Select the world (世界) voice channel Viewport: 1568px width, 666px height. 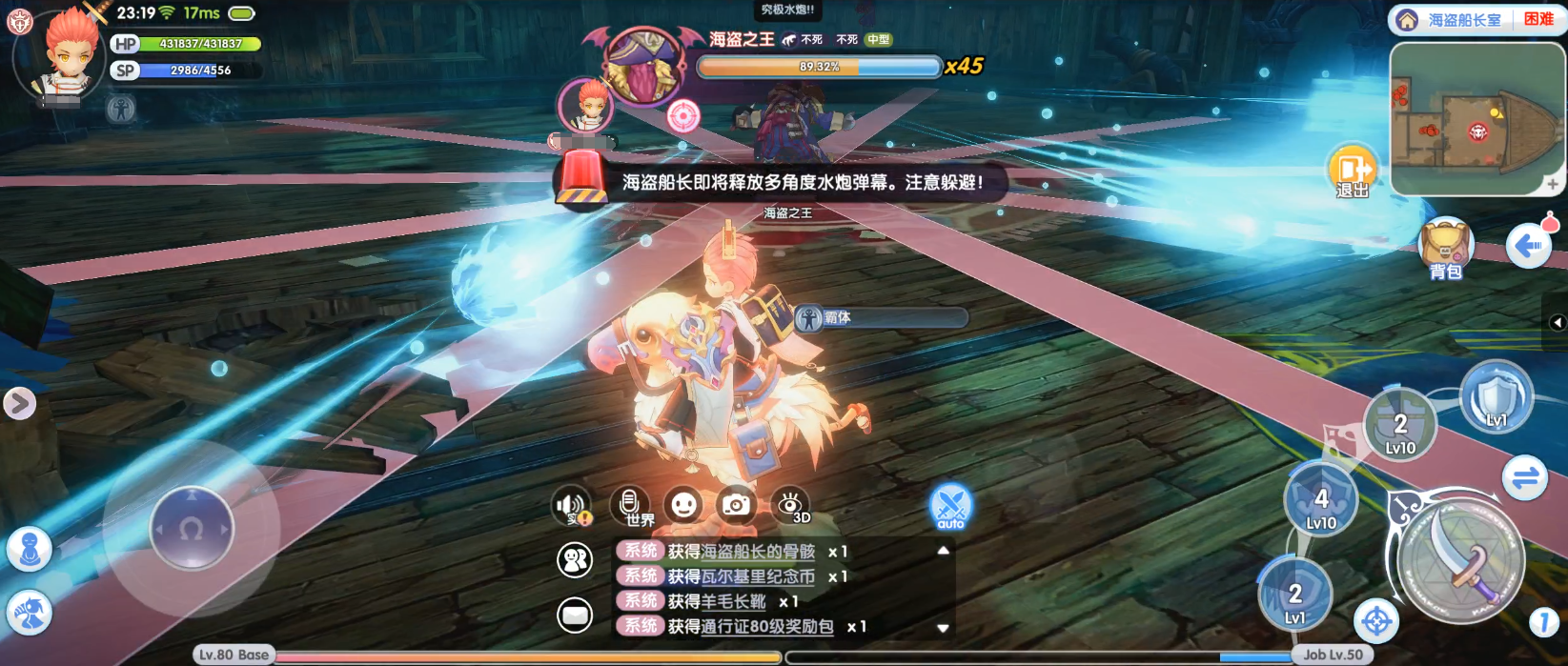(x=630, y=506)
